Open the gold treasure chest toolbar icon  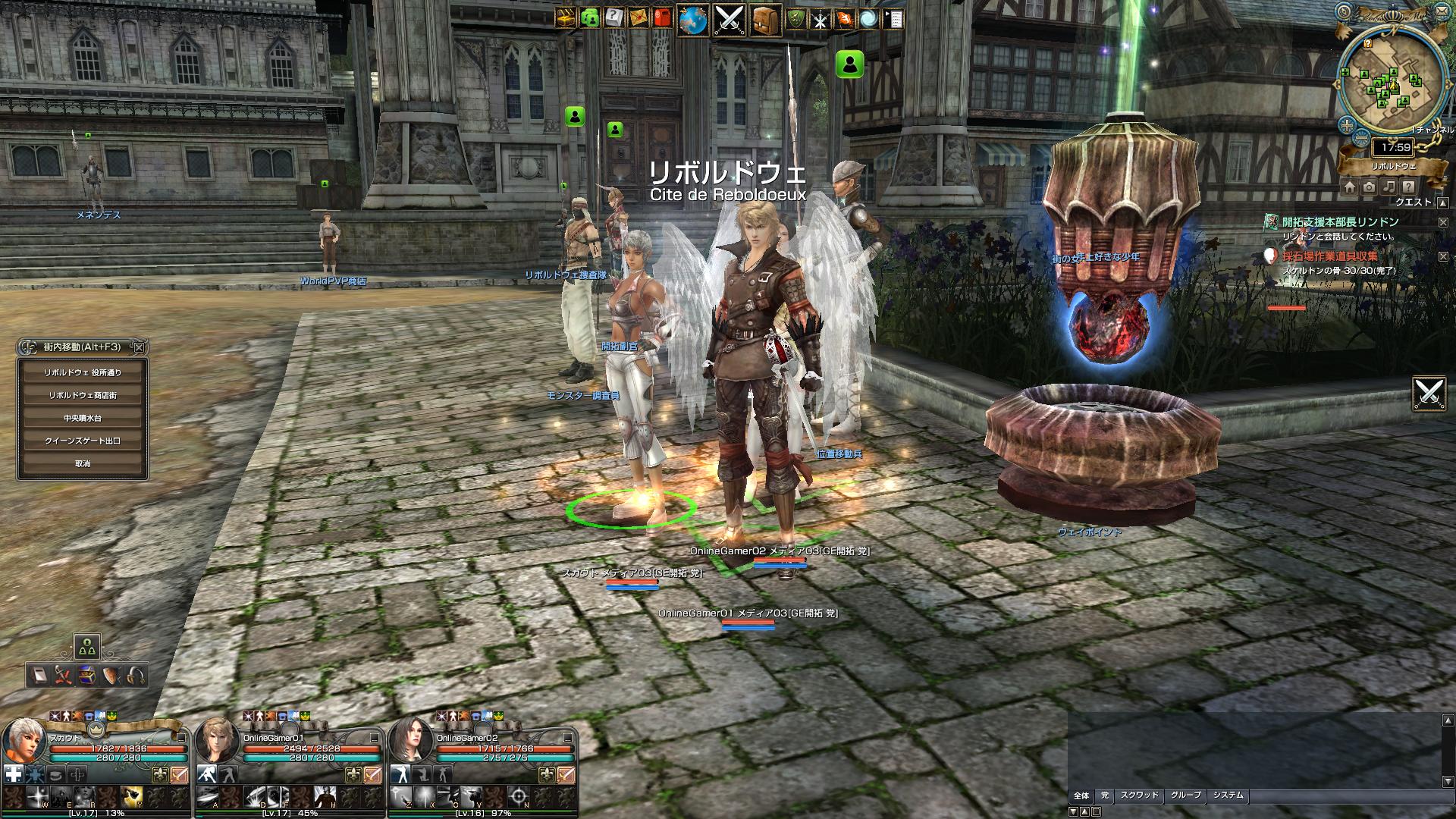[565, 18]
